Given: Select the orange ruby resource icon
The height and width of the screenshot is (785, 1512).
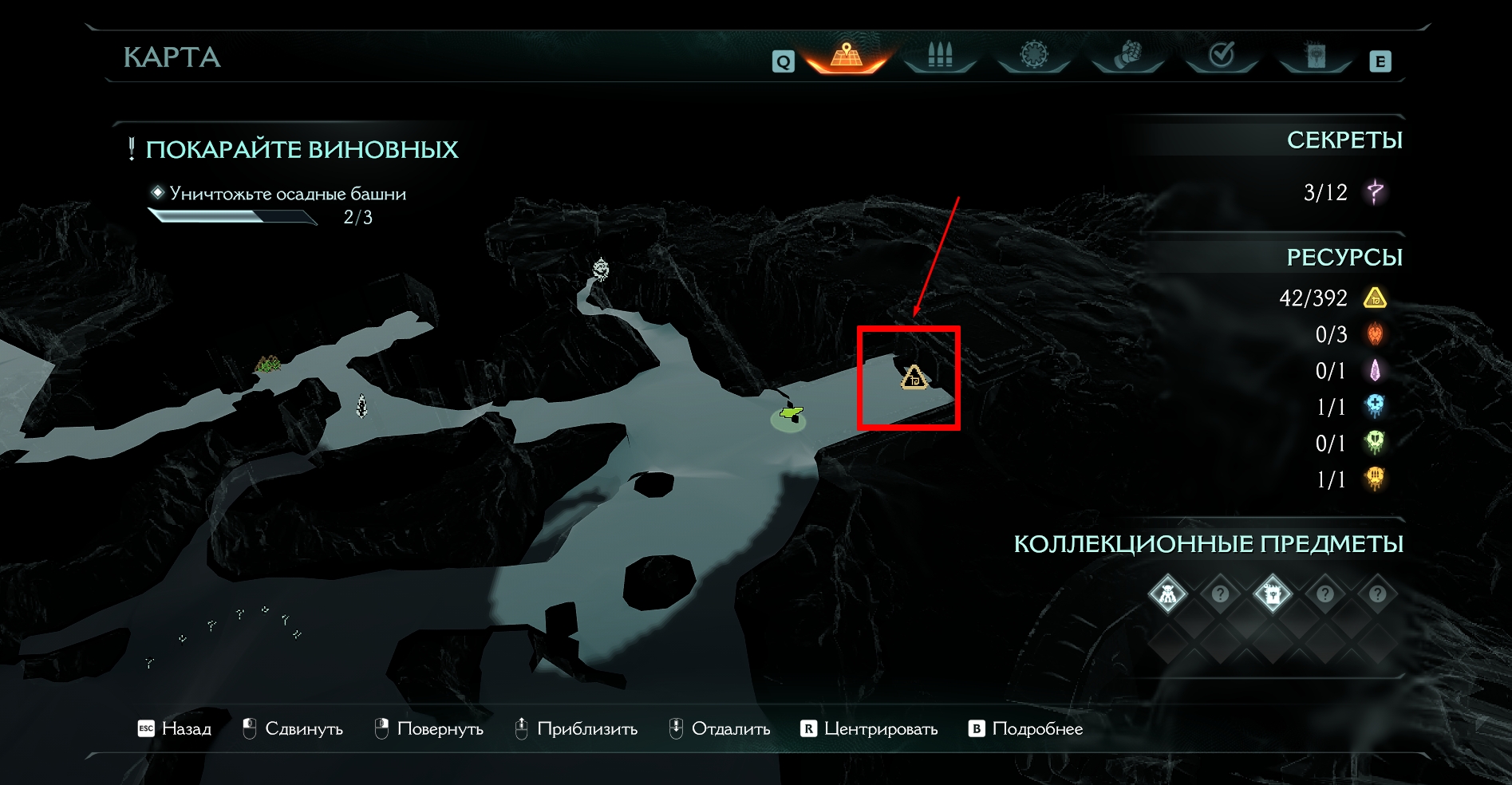Looking at the screenshot, I should coord(1375,334).
